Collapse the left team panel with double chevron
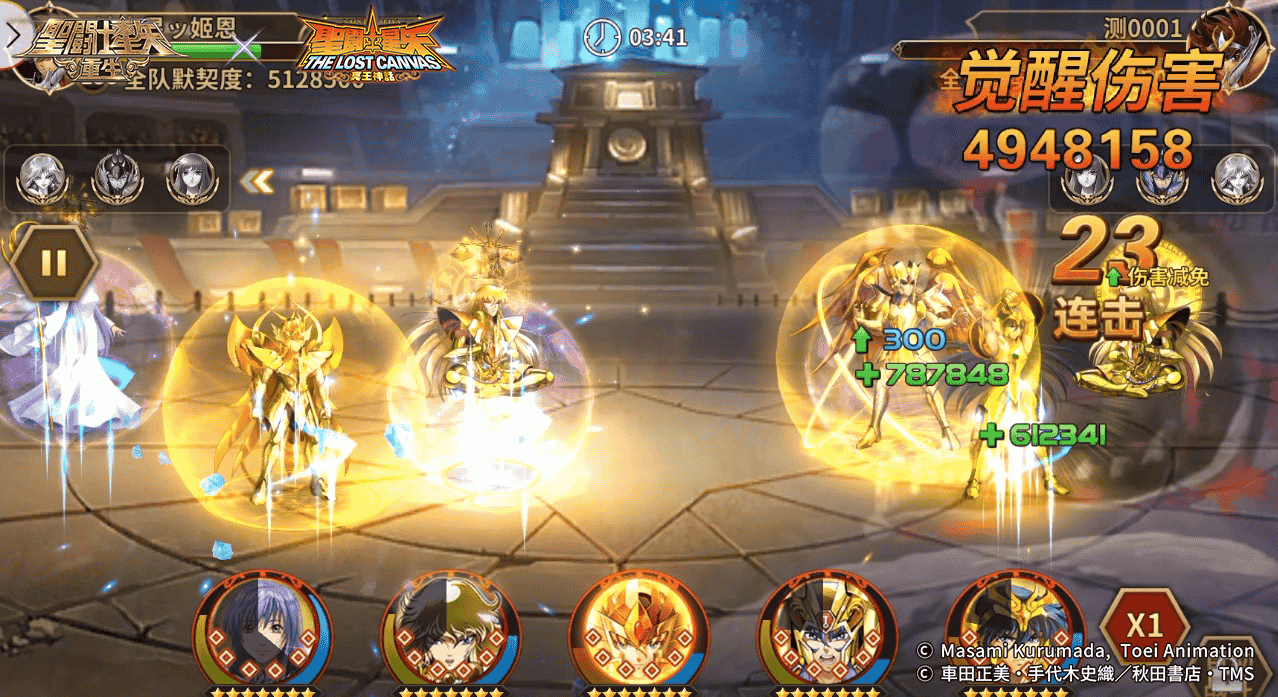The height and width of the screenshot is (697, 1278). tap(257, 181)
